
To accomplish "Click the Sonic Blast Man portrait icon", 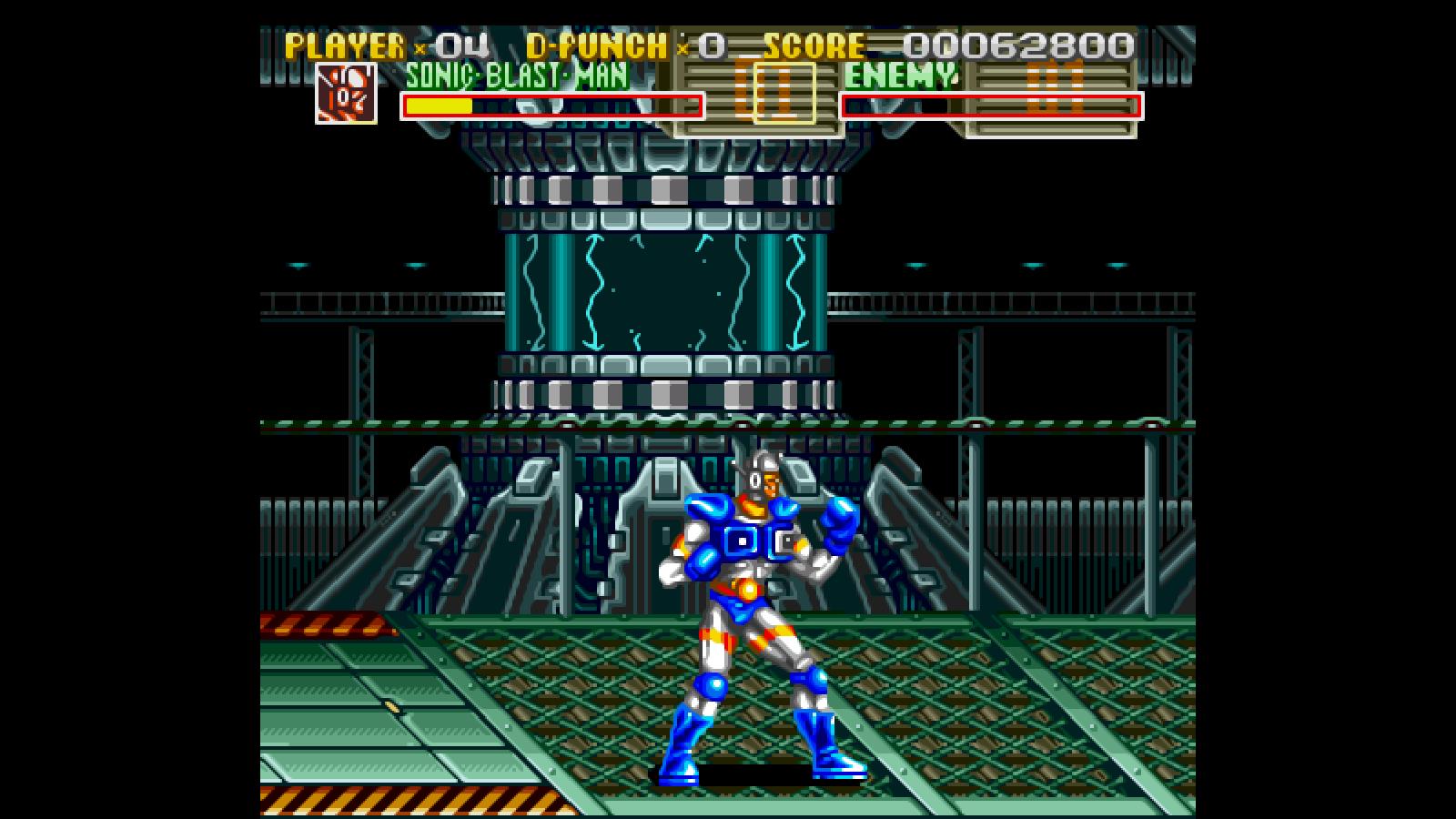I will 346,93.
